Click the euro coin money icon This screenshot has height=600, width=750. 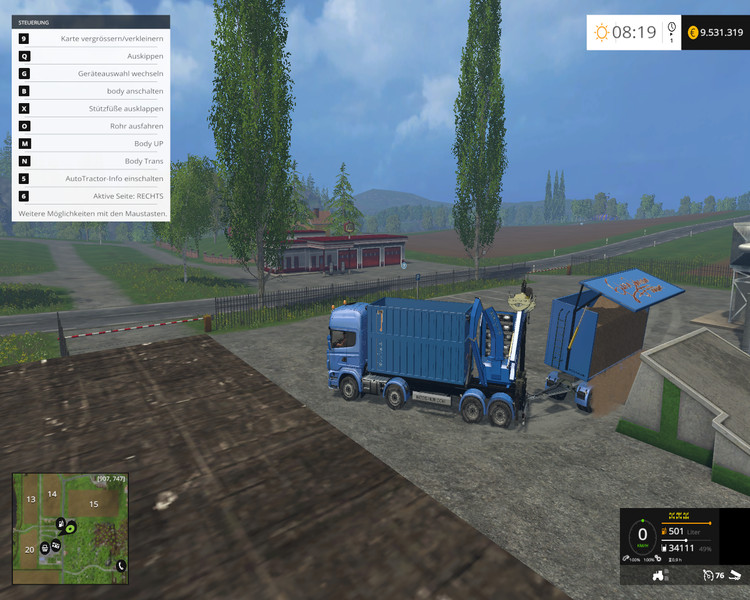coord(692,33)
